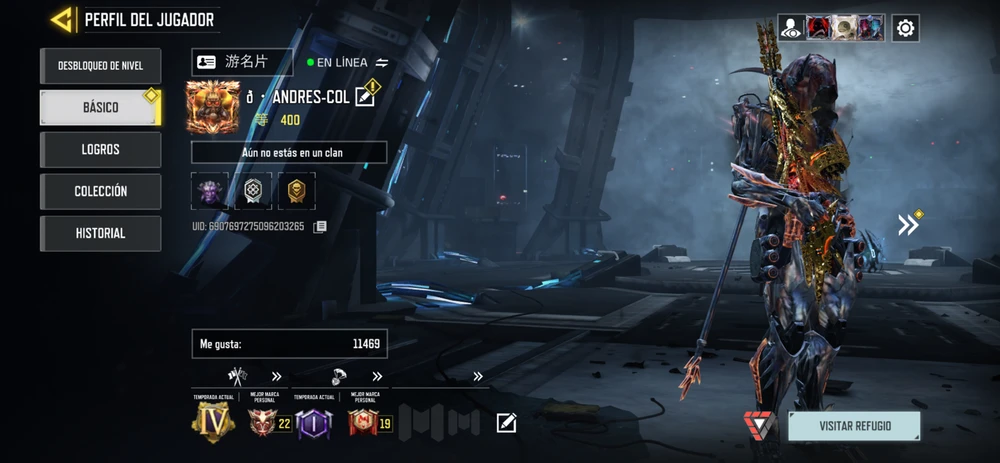1000x463 pixels.
Task: Select the player avatar portrait
Action: click(213, 107)
